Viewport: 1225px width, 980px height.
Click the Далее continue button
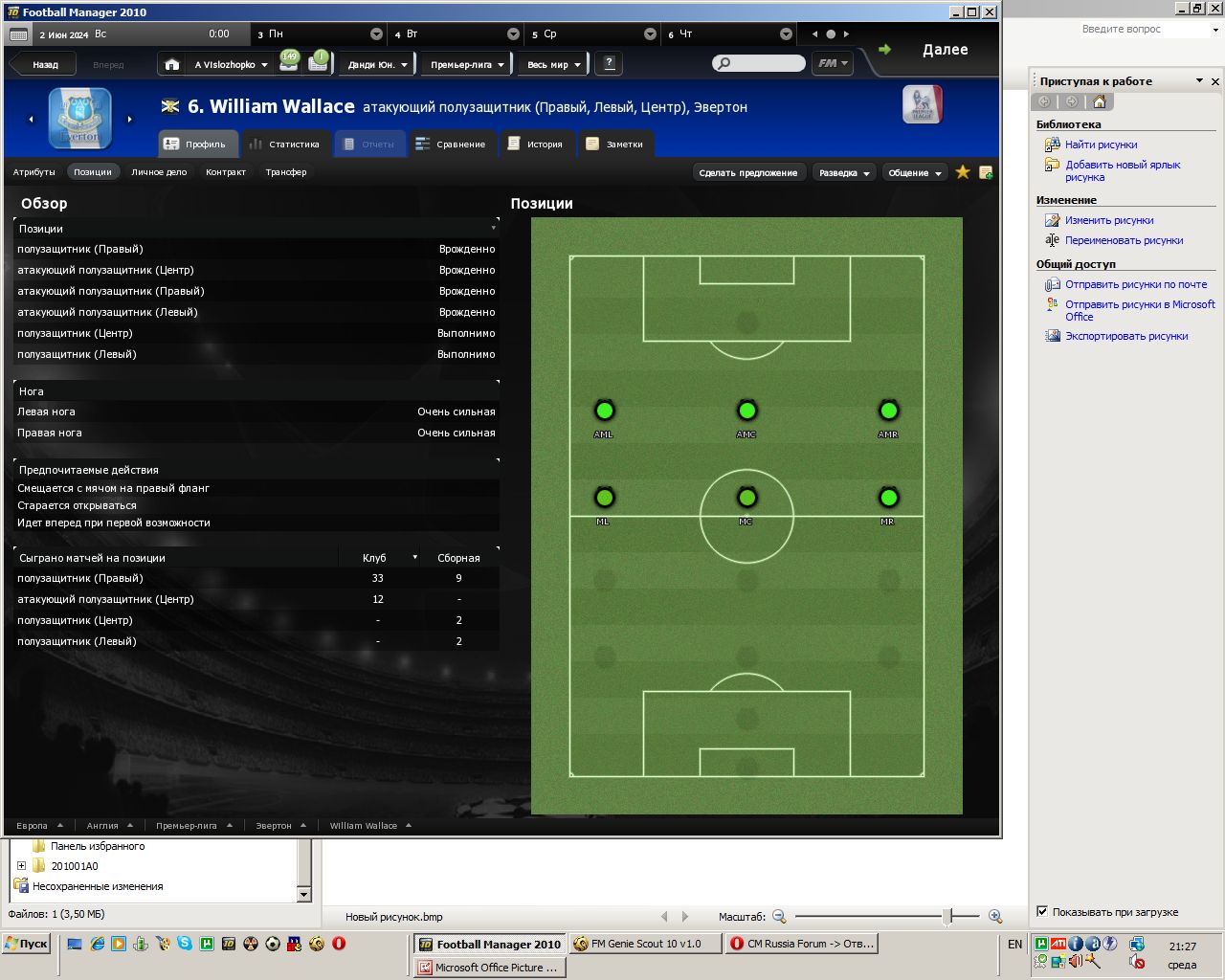tap(944, 50)
